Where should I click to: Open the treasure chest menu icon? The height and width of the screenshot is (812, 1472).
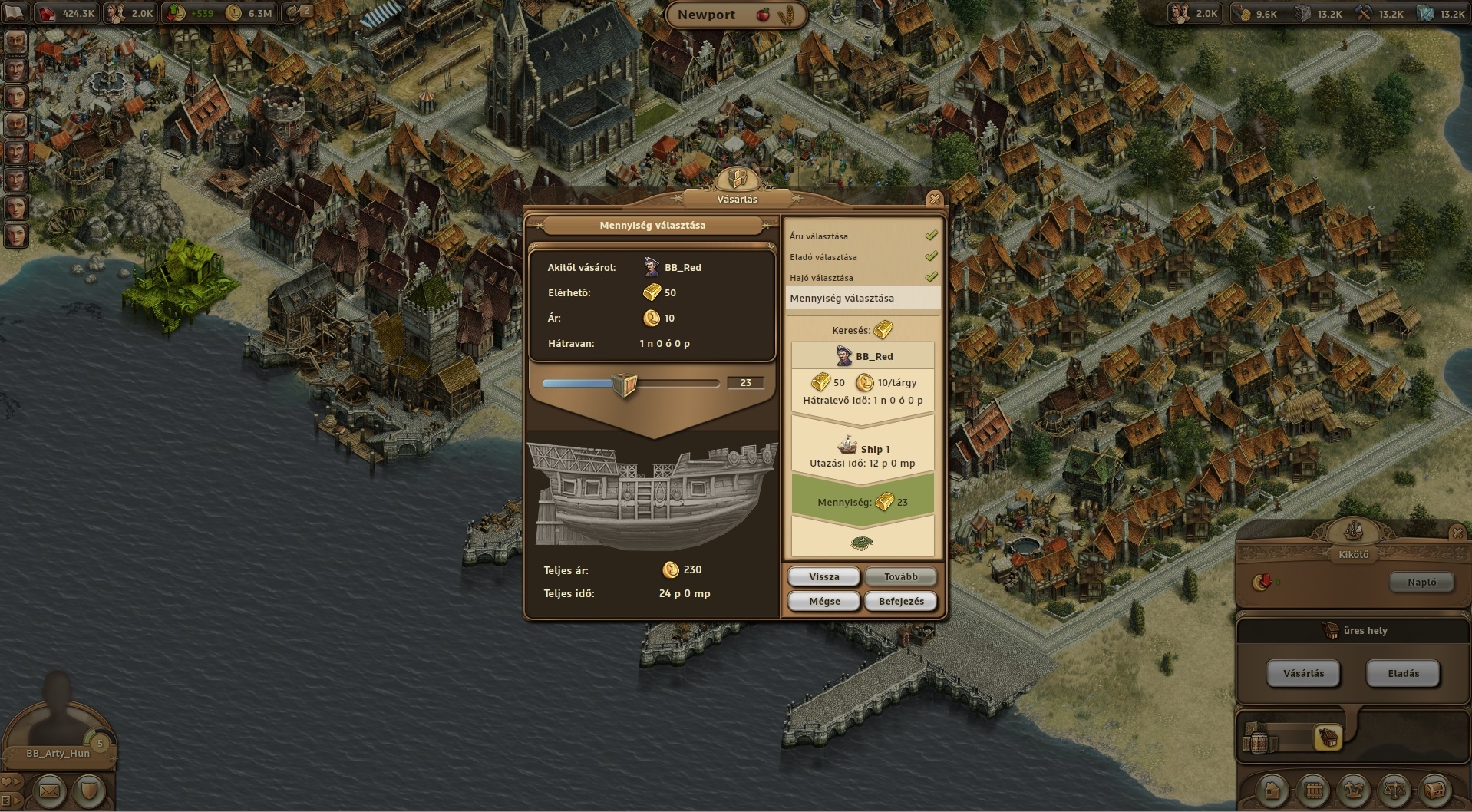click(x=1434, y=790)
